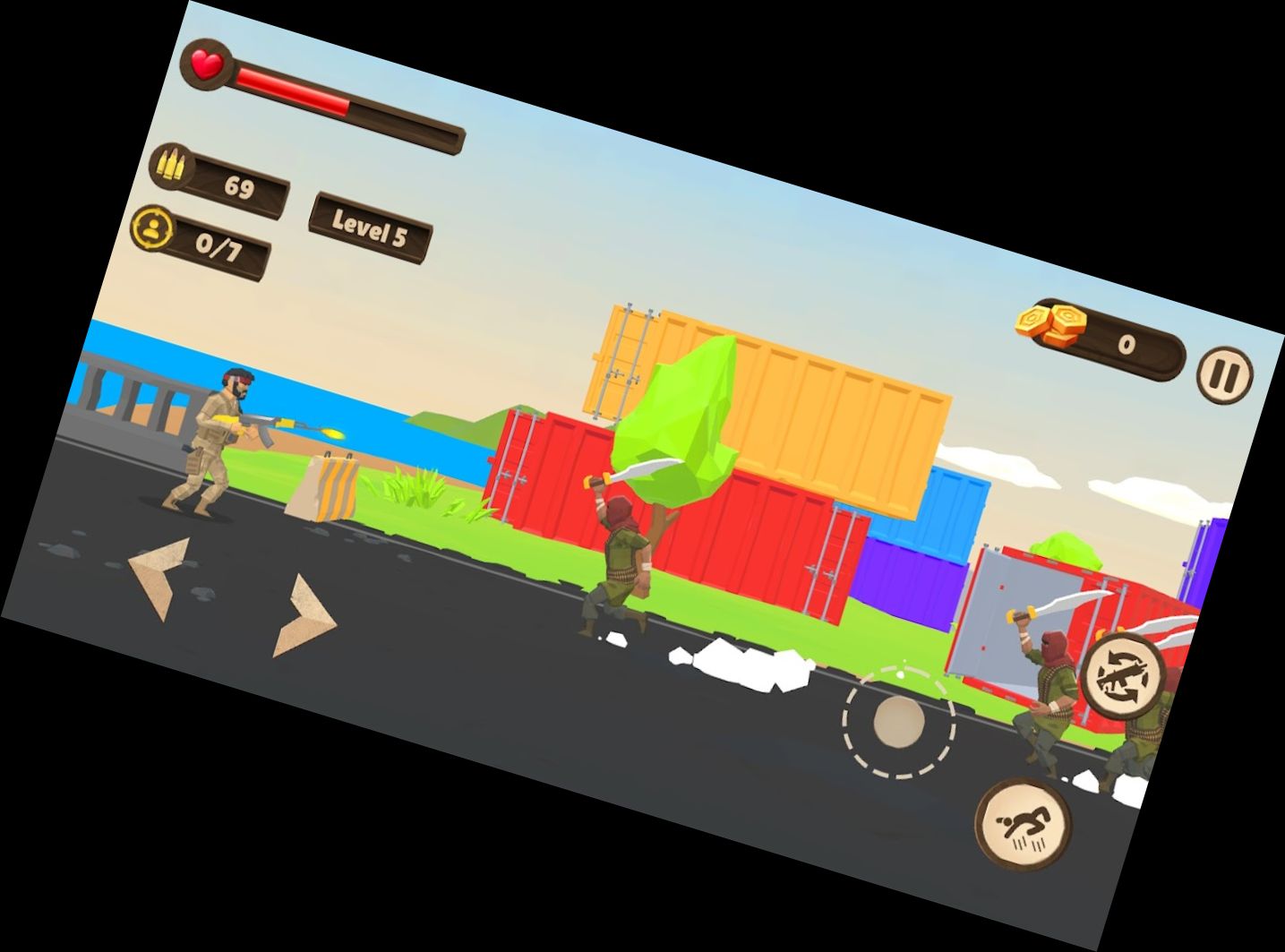Move right with the right arrow
Viewport: 1285px width, 952px height.
[306, 617]
